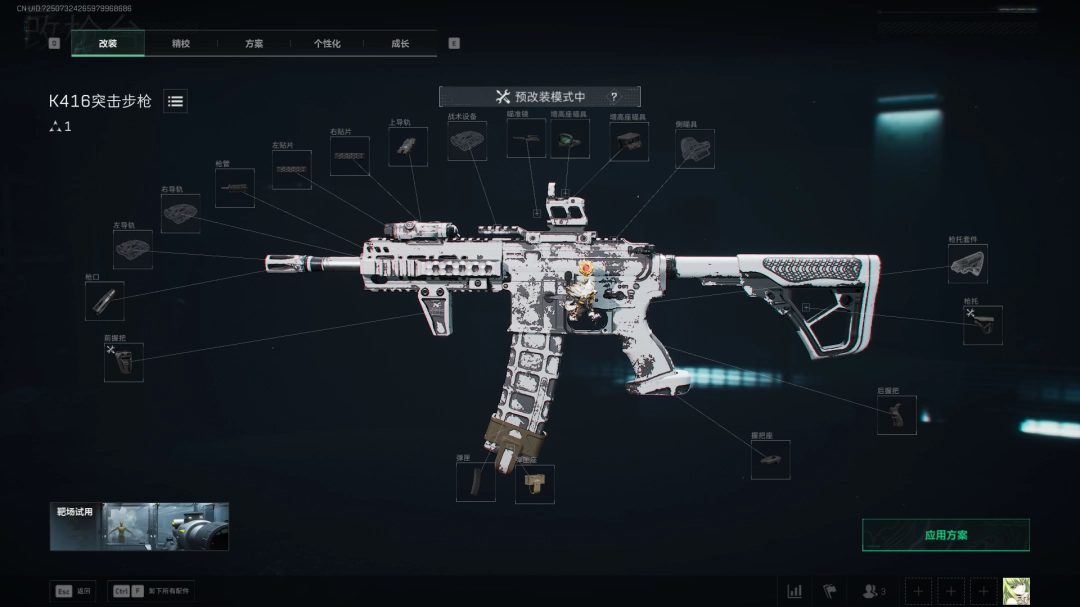
Task: Open the 靶场试用 firing range thumbnail
Action: coord(139,526)
